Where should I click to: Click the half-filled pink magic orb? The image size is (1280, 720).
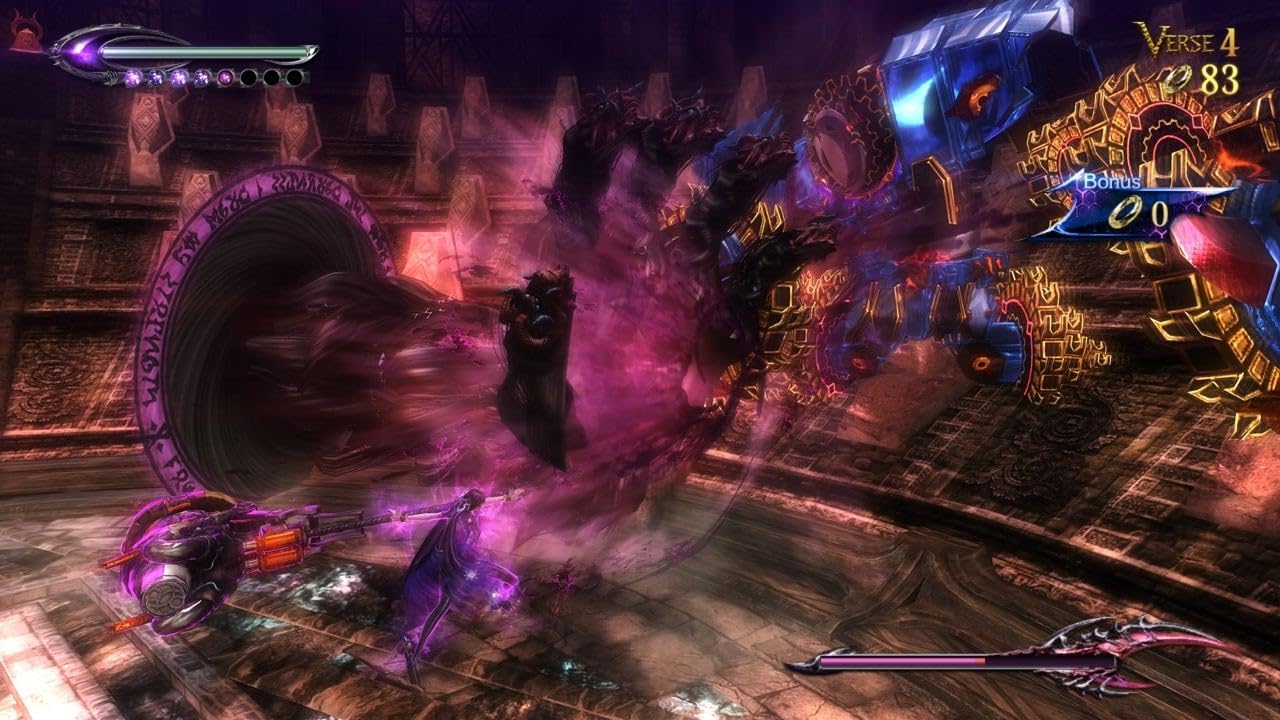[x=224, y=78]
